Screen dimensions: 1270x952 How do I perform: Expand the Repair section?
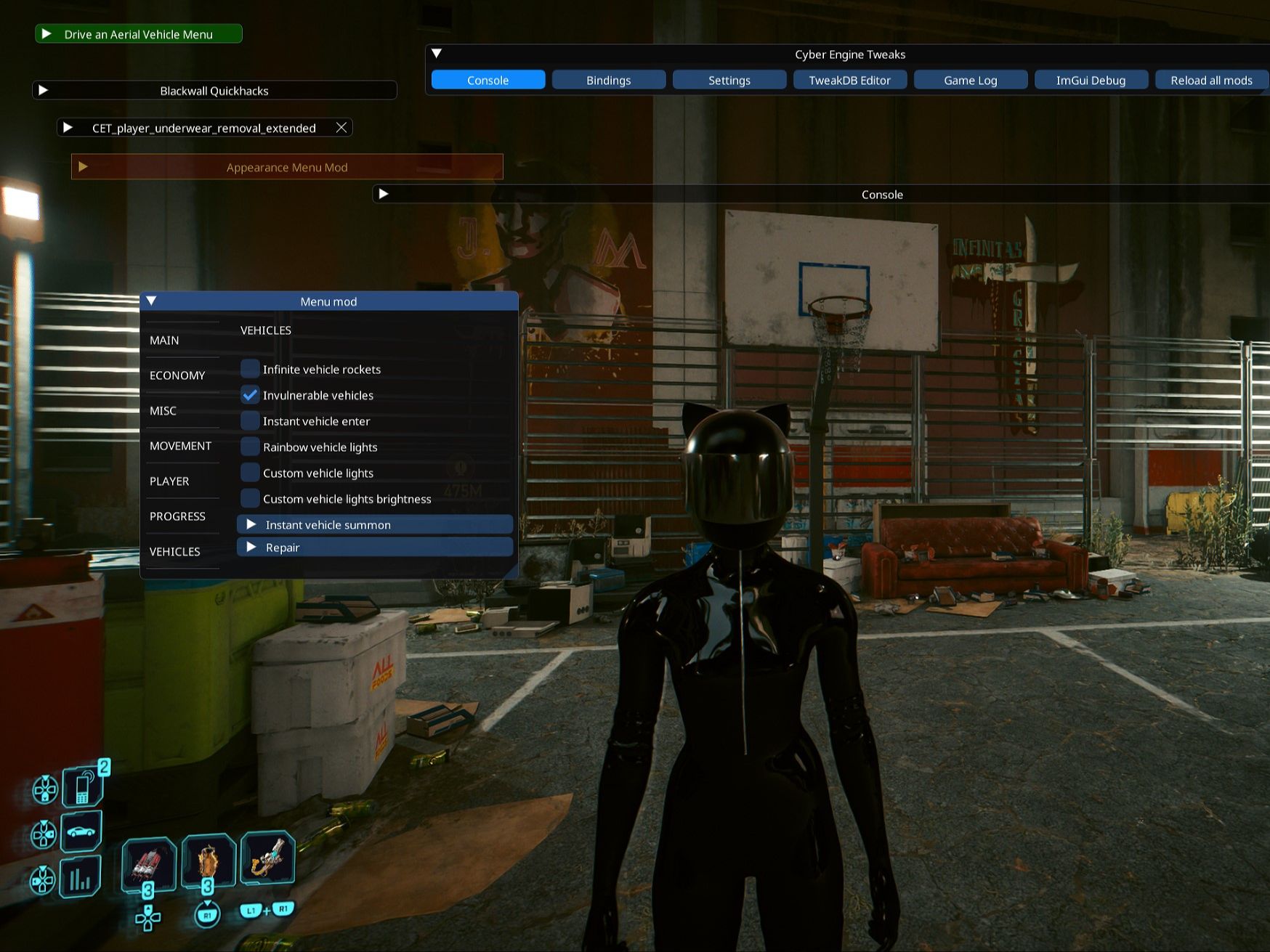[251, 547]
